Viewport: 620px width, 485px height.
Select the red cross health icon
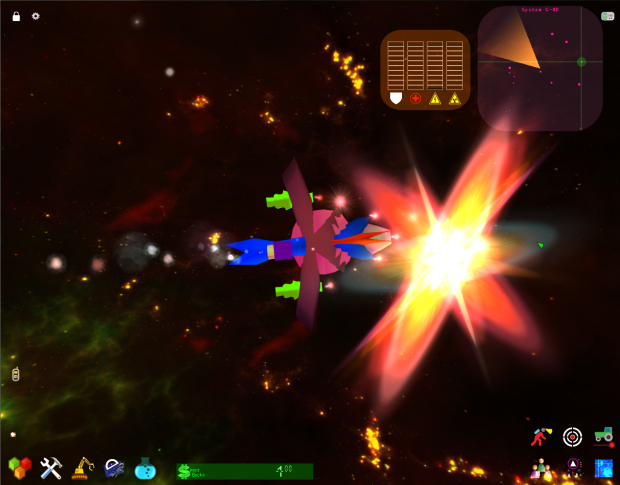point(415,98)
